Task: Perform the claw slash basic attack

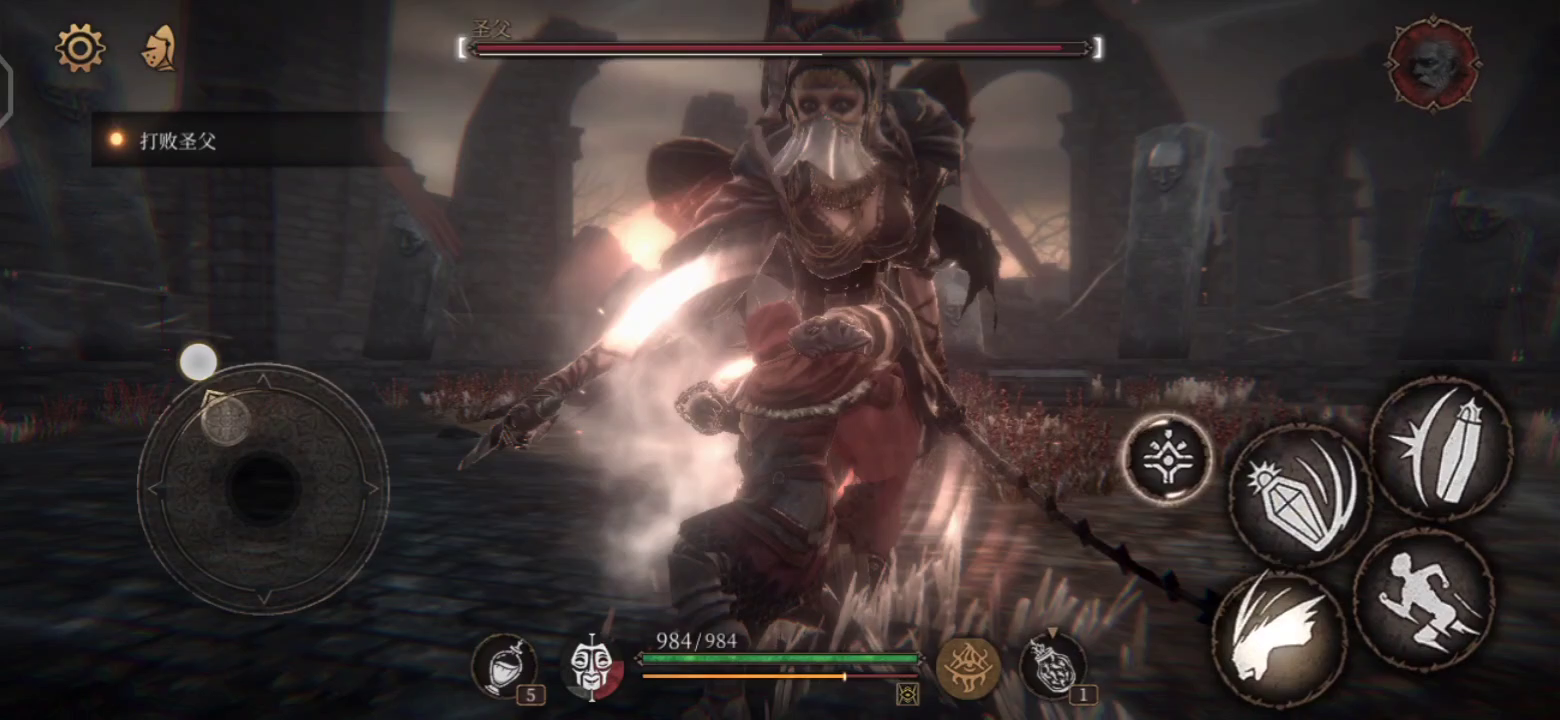Action: pyautogui.click(x=1279, y=638)
